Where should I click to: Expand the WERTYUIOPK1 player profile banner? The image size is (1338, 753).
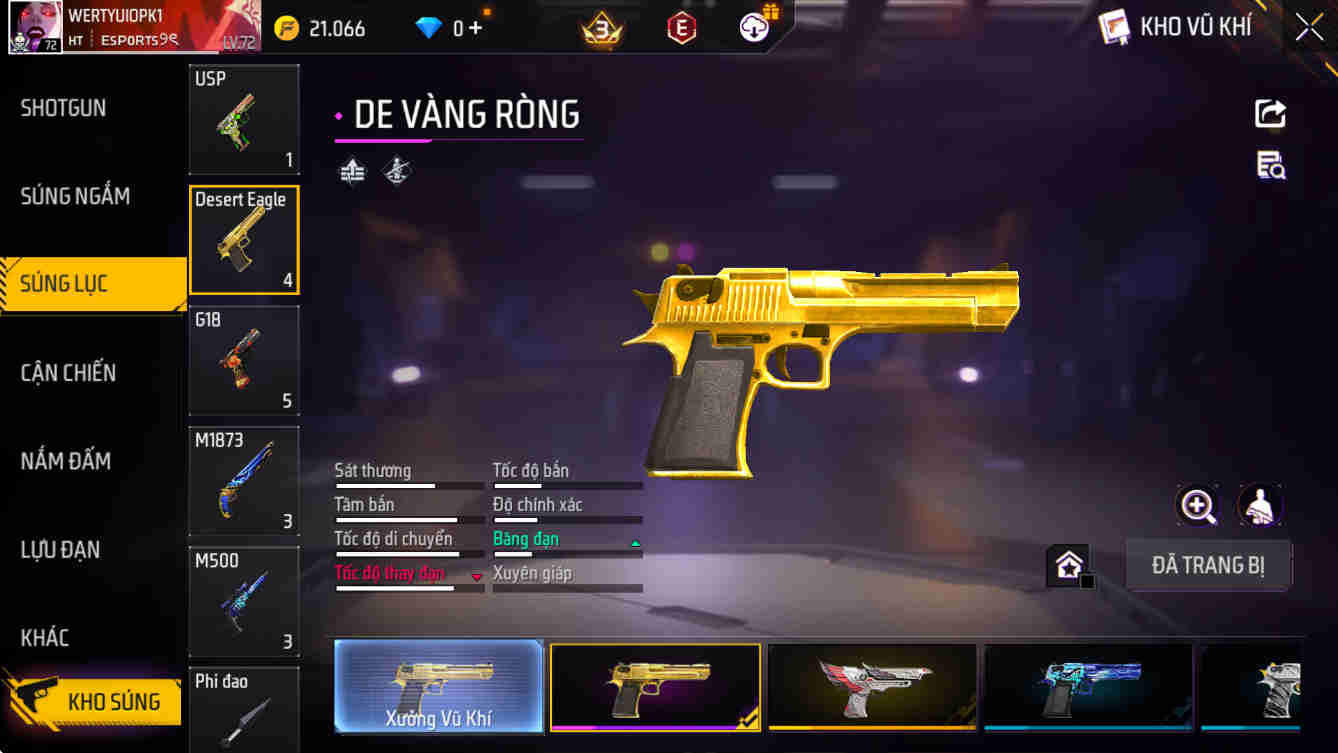(x=130, y=27)
